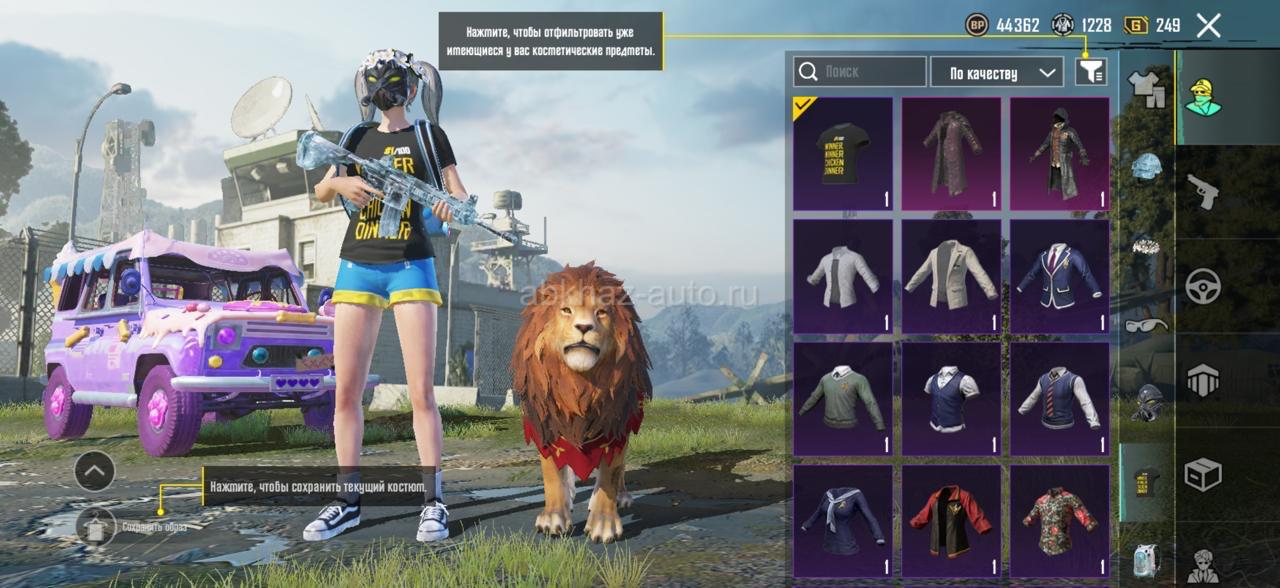Pick the navy school blazer with tie
This screenshot has width=1280, height=588.
tap(1060, 276)
